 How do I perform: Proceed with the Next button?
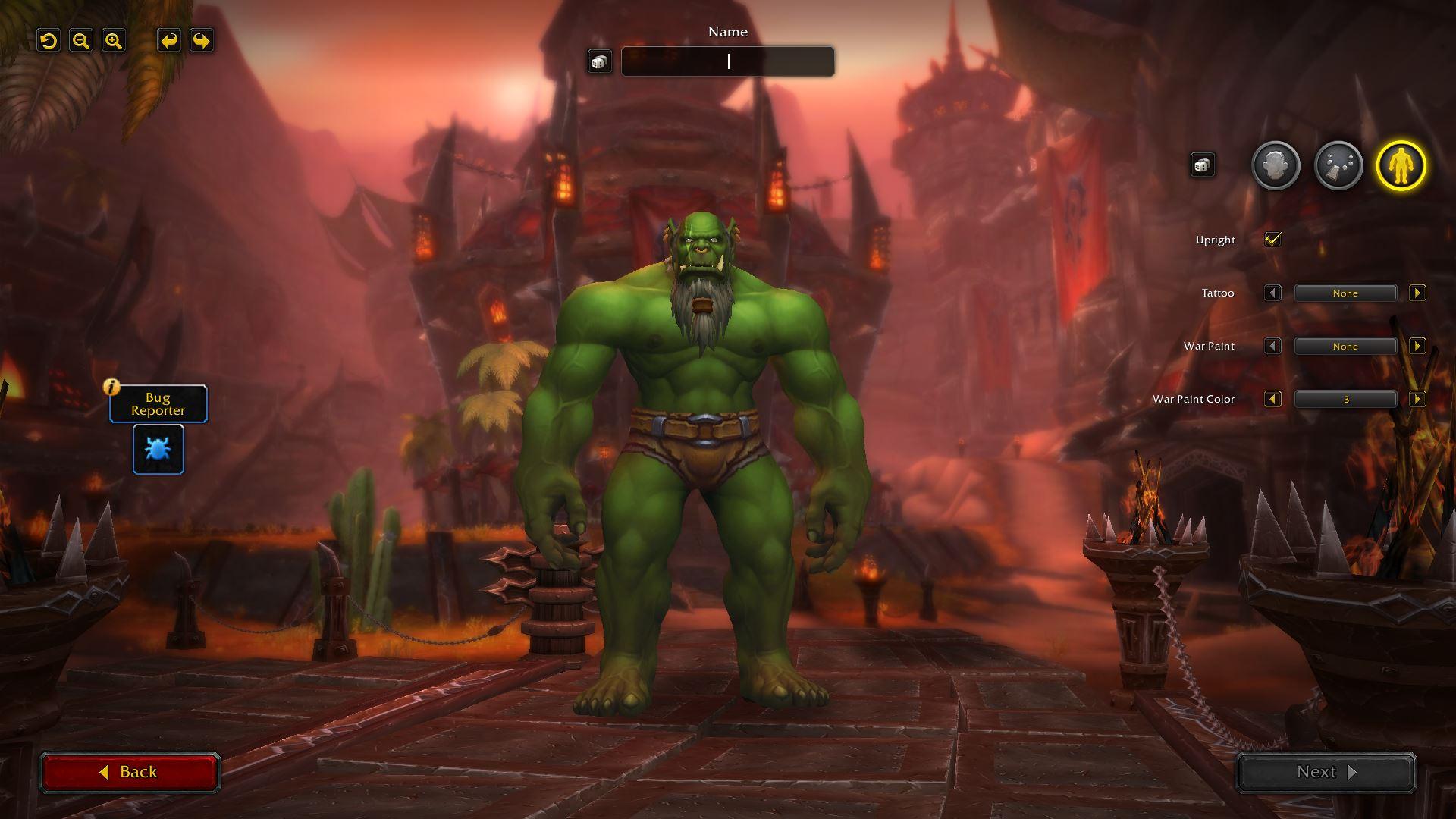[1326, 772]
